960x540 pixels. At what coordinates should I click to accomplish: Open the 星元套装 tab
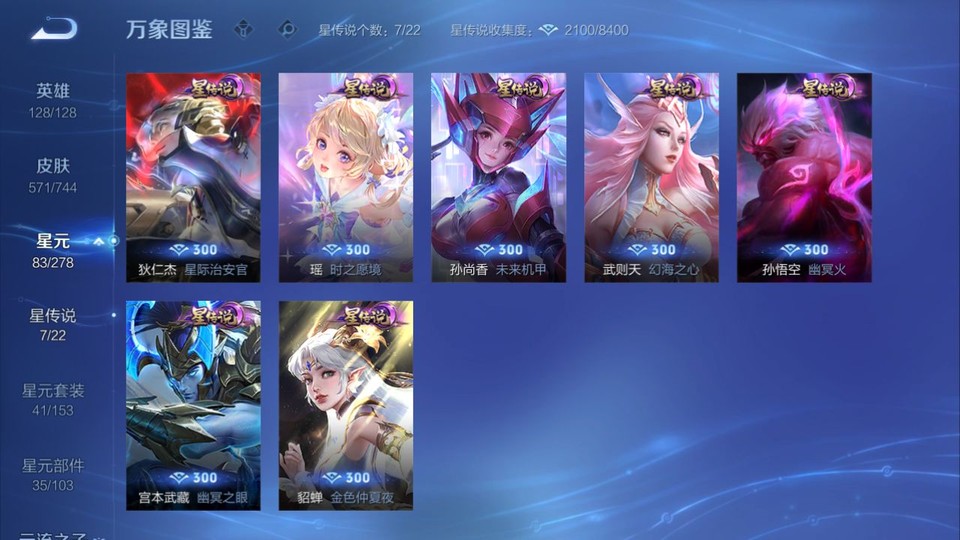tap(53, 399)
